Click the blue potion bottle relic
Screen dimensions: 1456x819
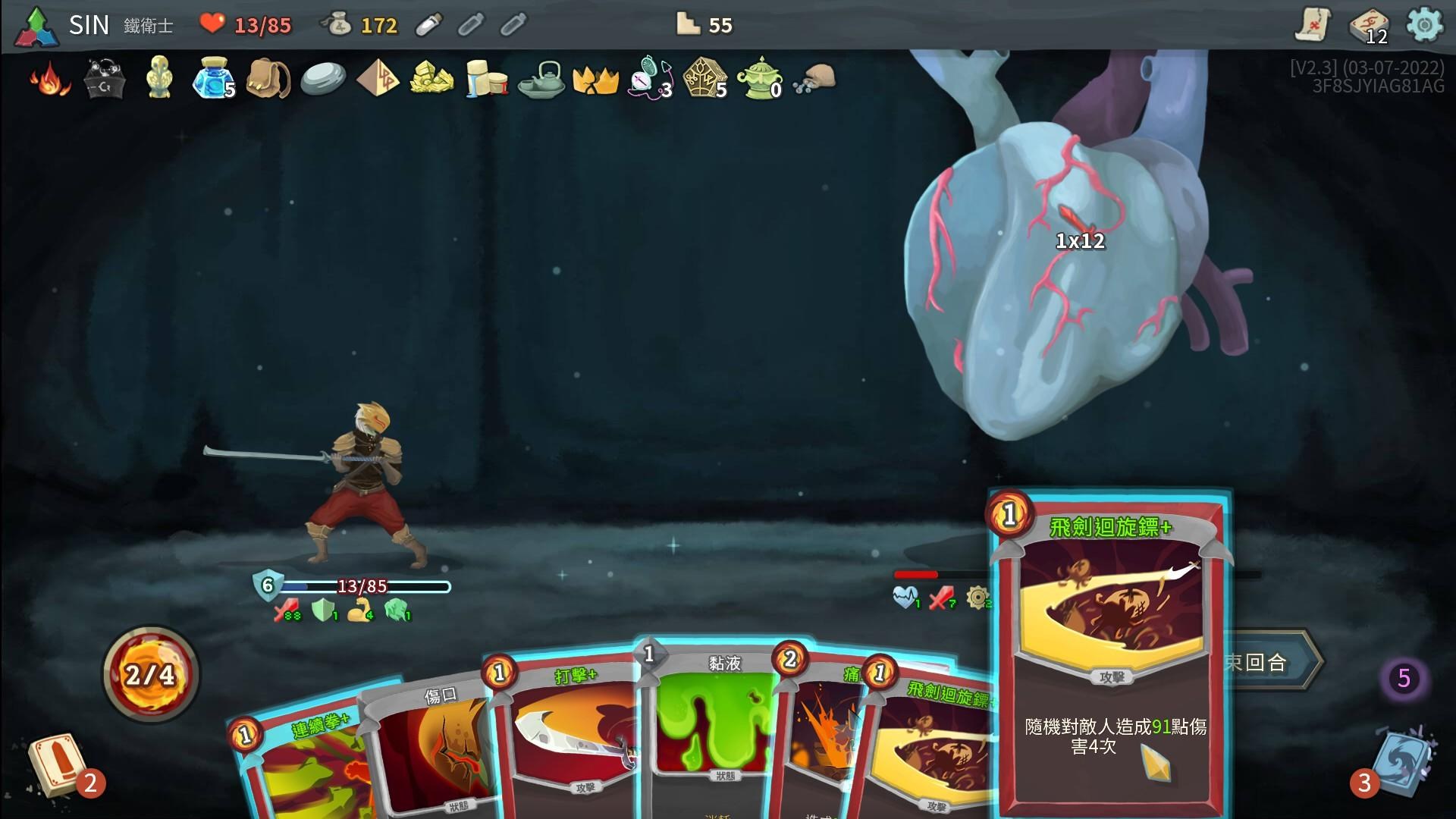tap(212, 80)
